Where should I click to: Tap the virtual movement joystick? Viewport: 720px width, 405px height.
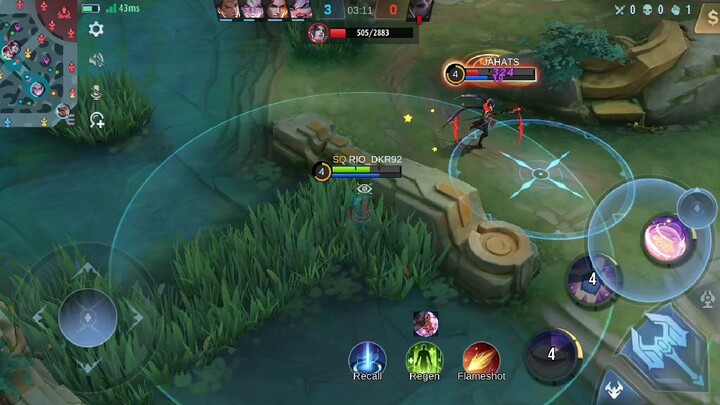tap(88, 318)
